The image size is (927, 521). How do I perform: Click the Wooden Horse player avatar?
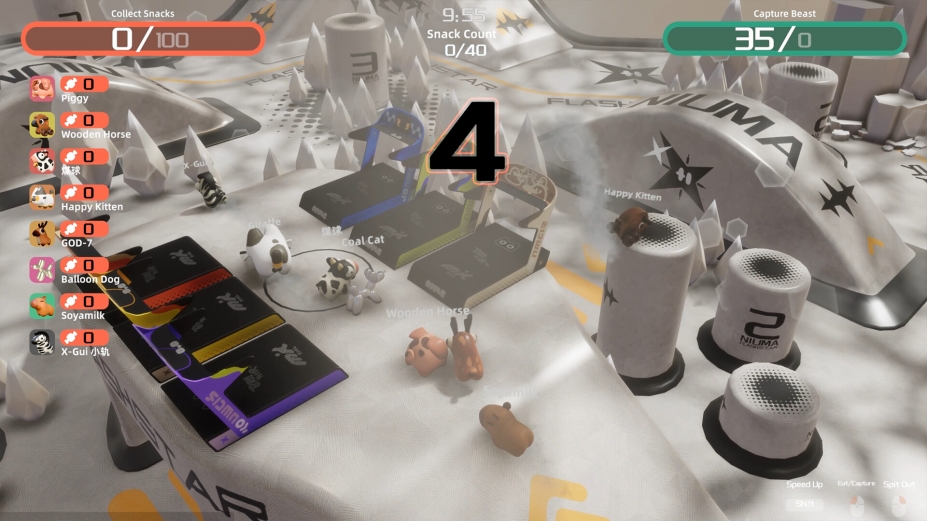click(42, 126)
